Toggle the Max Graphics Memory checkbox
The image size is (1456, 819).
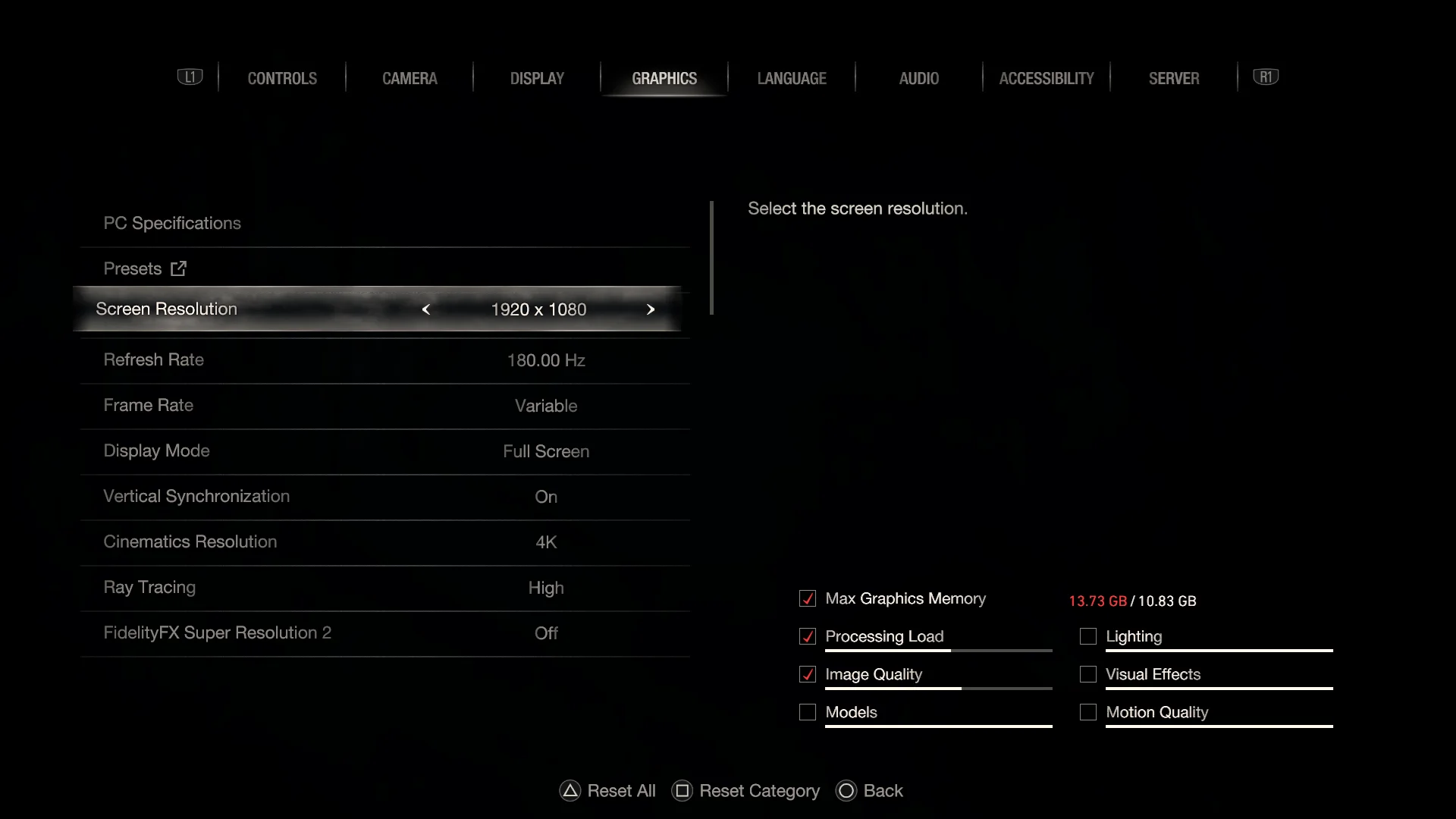tap(808, 598)
